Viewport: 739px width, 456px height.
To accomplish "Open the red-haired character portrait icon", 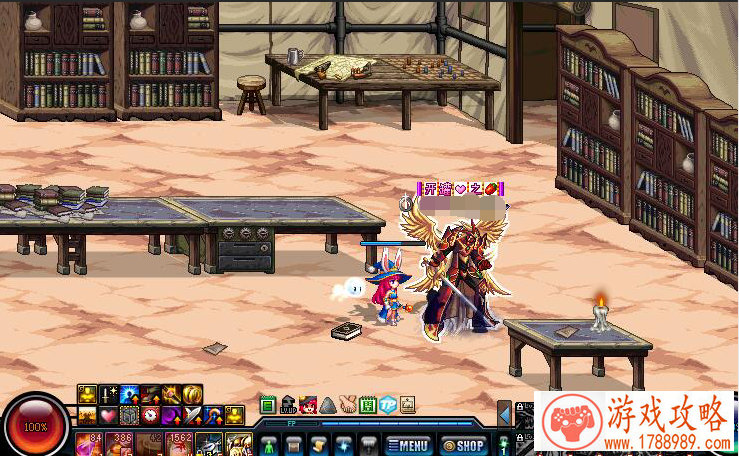I will point(308,405).
